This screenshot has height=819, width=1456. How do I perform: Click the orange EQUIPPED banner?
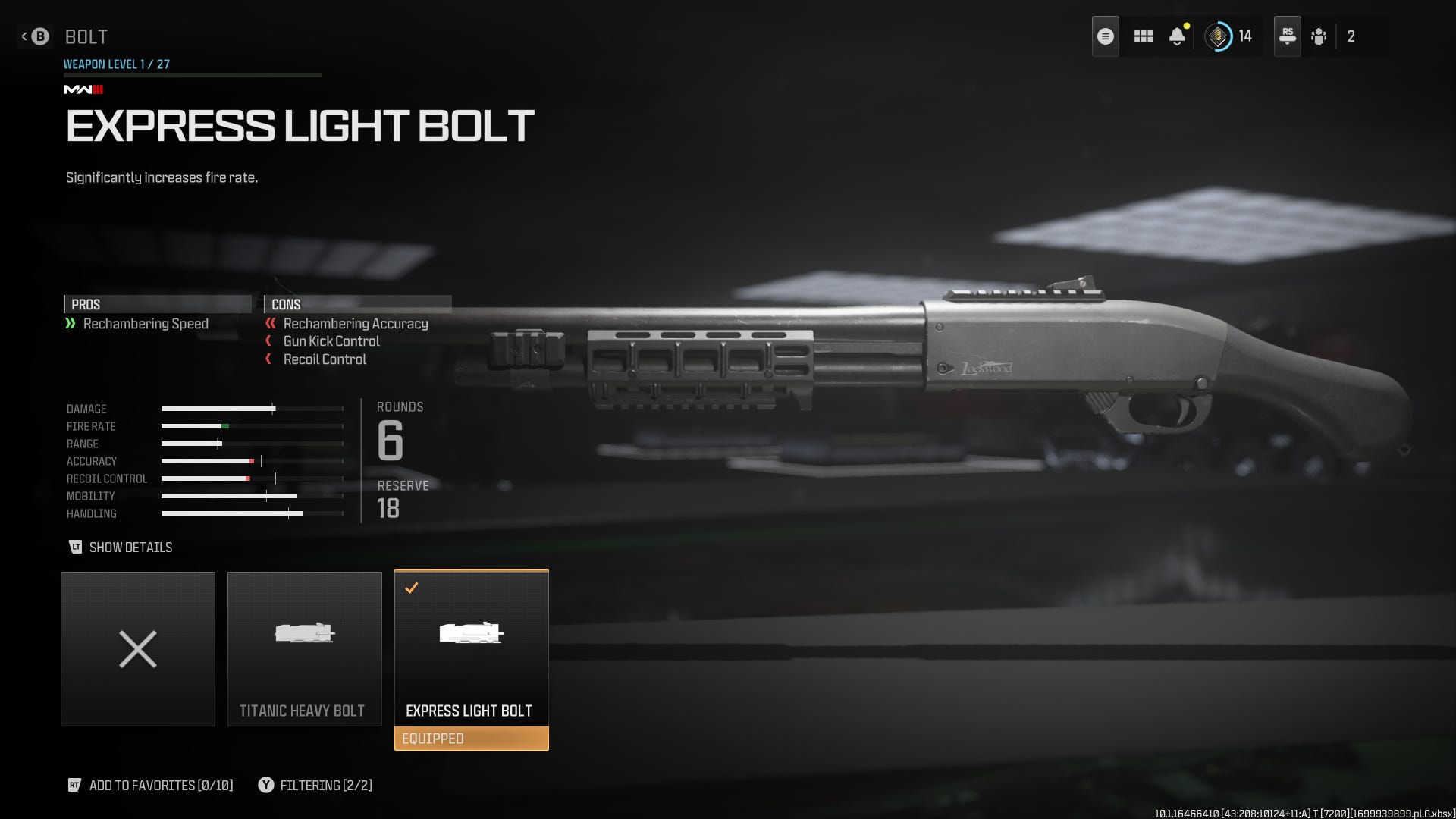coord(472,738)
